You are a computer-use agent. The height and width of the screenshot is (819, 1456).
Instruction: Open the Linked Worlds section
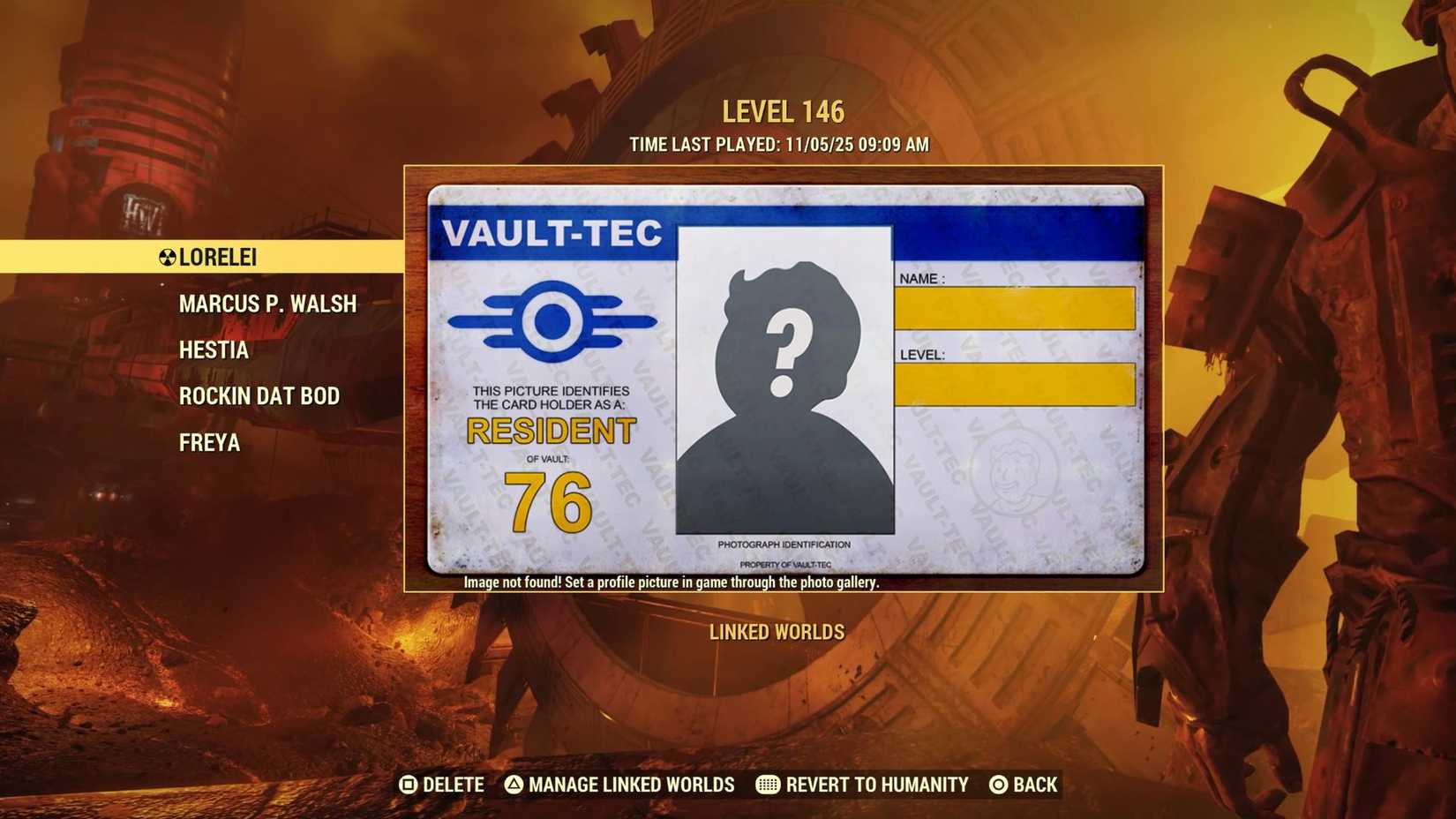point(776,632)
